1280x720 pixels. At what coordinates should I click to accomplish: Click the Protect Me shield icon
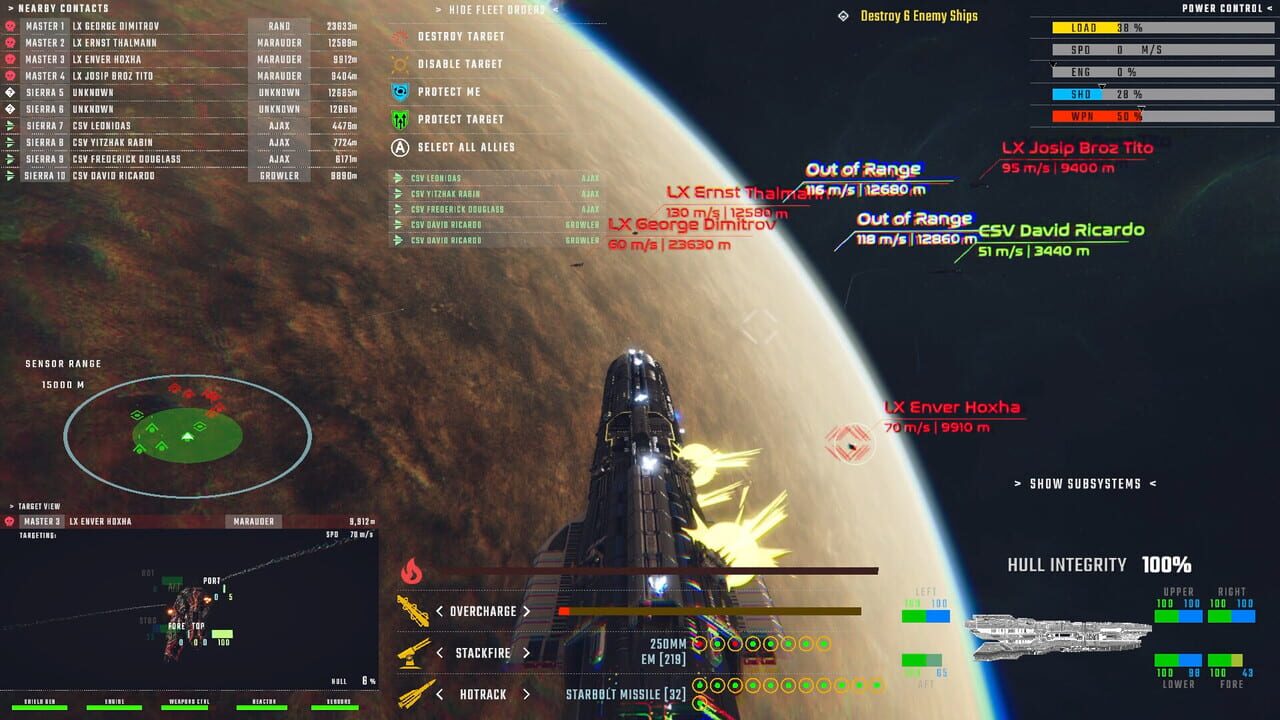(398, 91)
